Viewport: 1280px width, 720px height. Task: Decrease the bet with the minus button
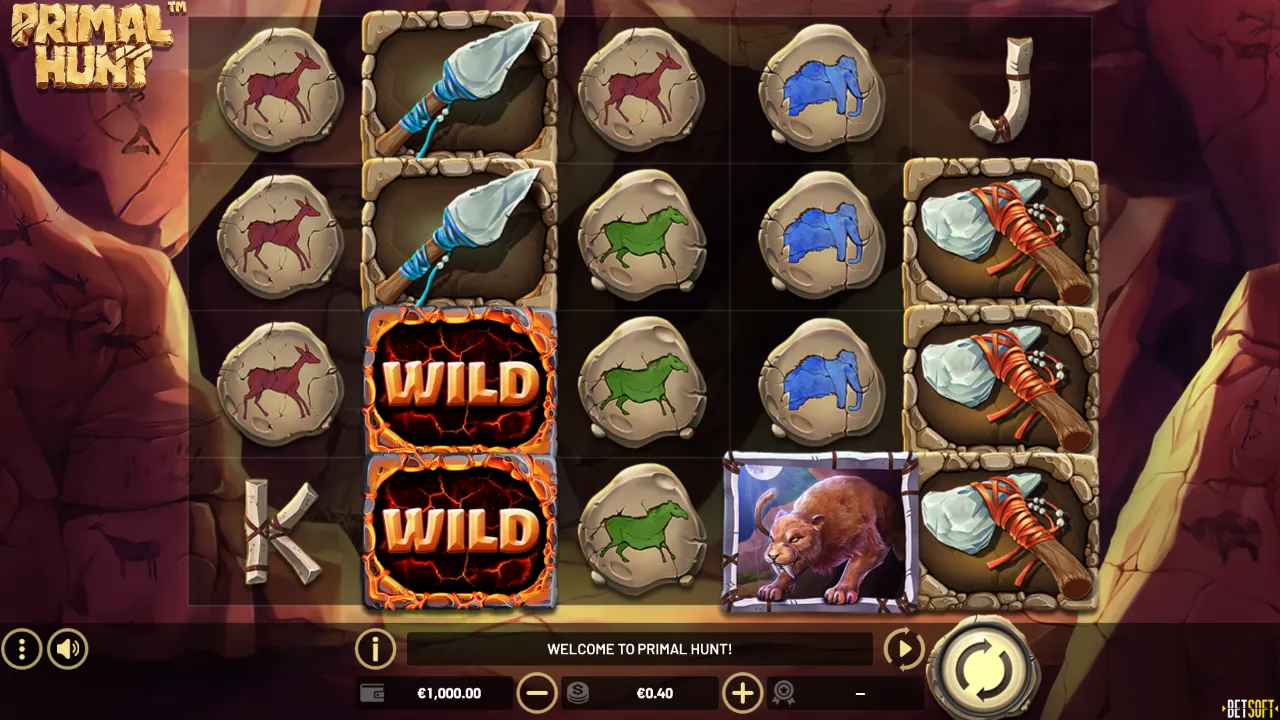(x=539, y=692)
